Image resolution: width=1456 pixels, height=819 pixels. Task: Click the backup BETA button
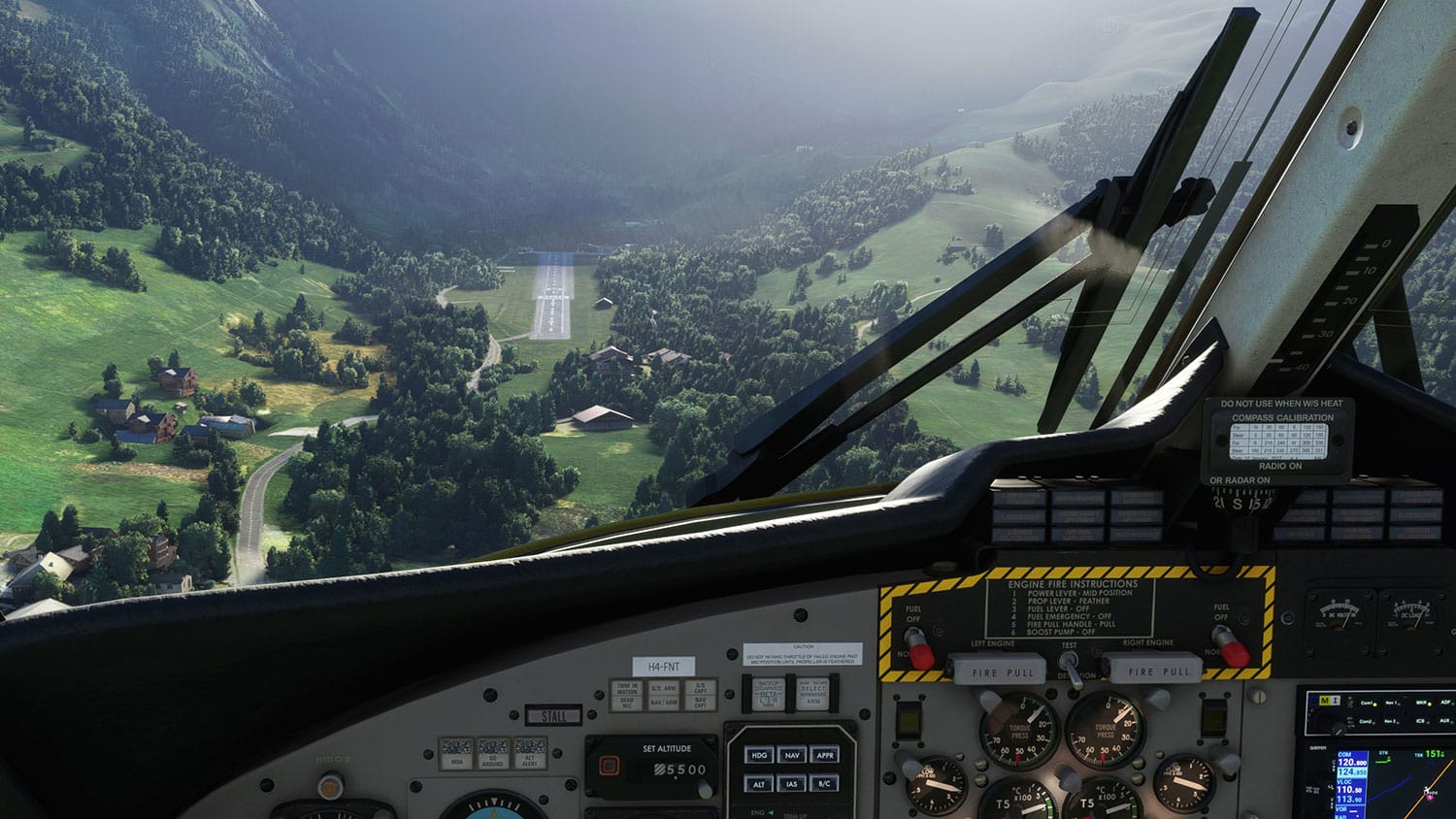[x=768, y=695]
